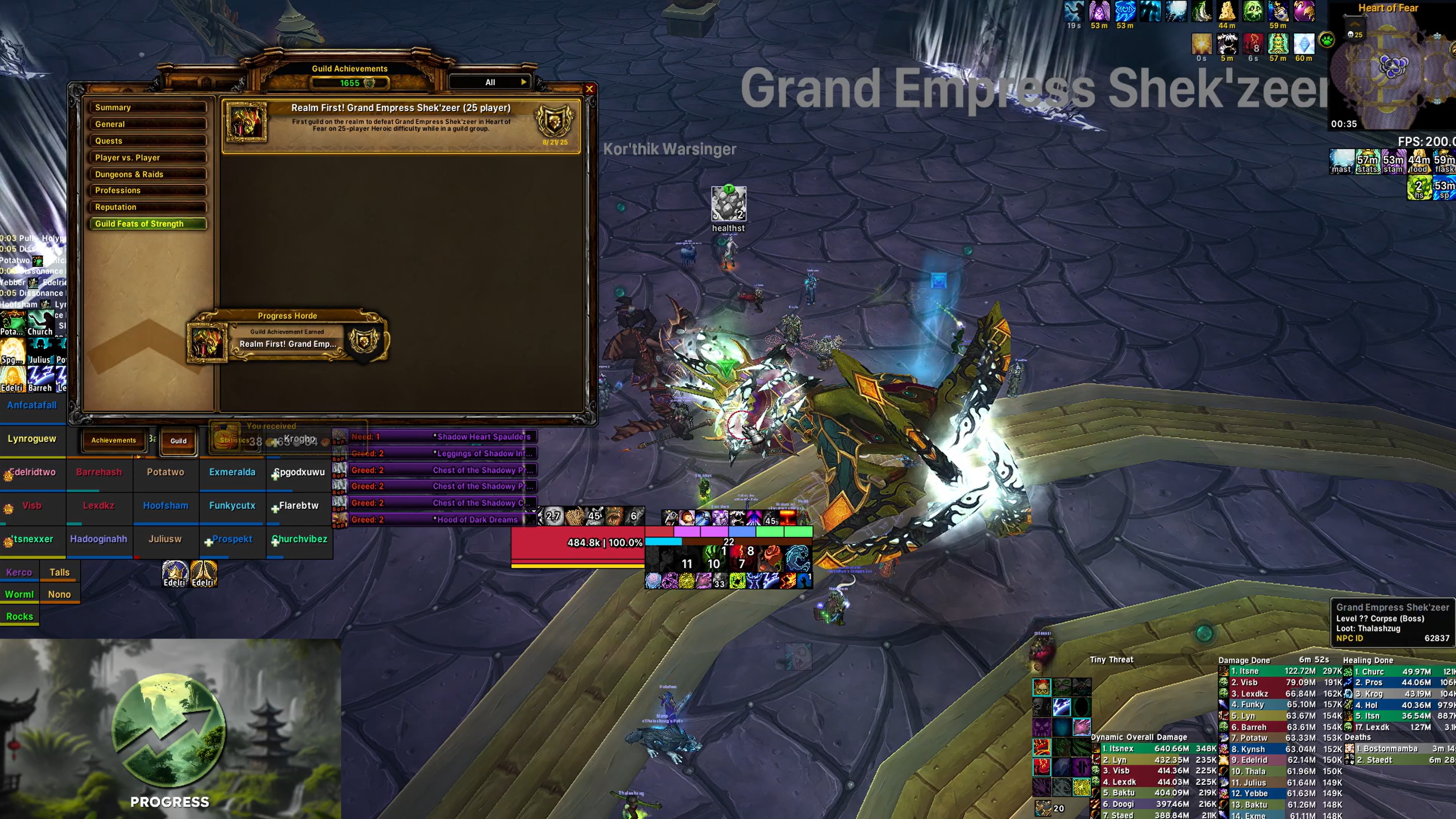Click the mastery stat icon labeled mast
The height and width of the screenshot is (819, 1456).
click(x=1342, y=162)
